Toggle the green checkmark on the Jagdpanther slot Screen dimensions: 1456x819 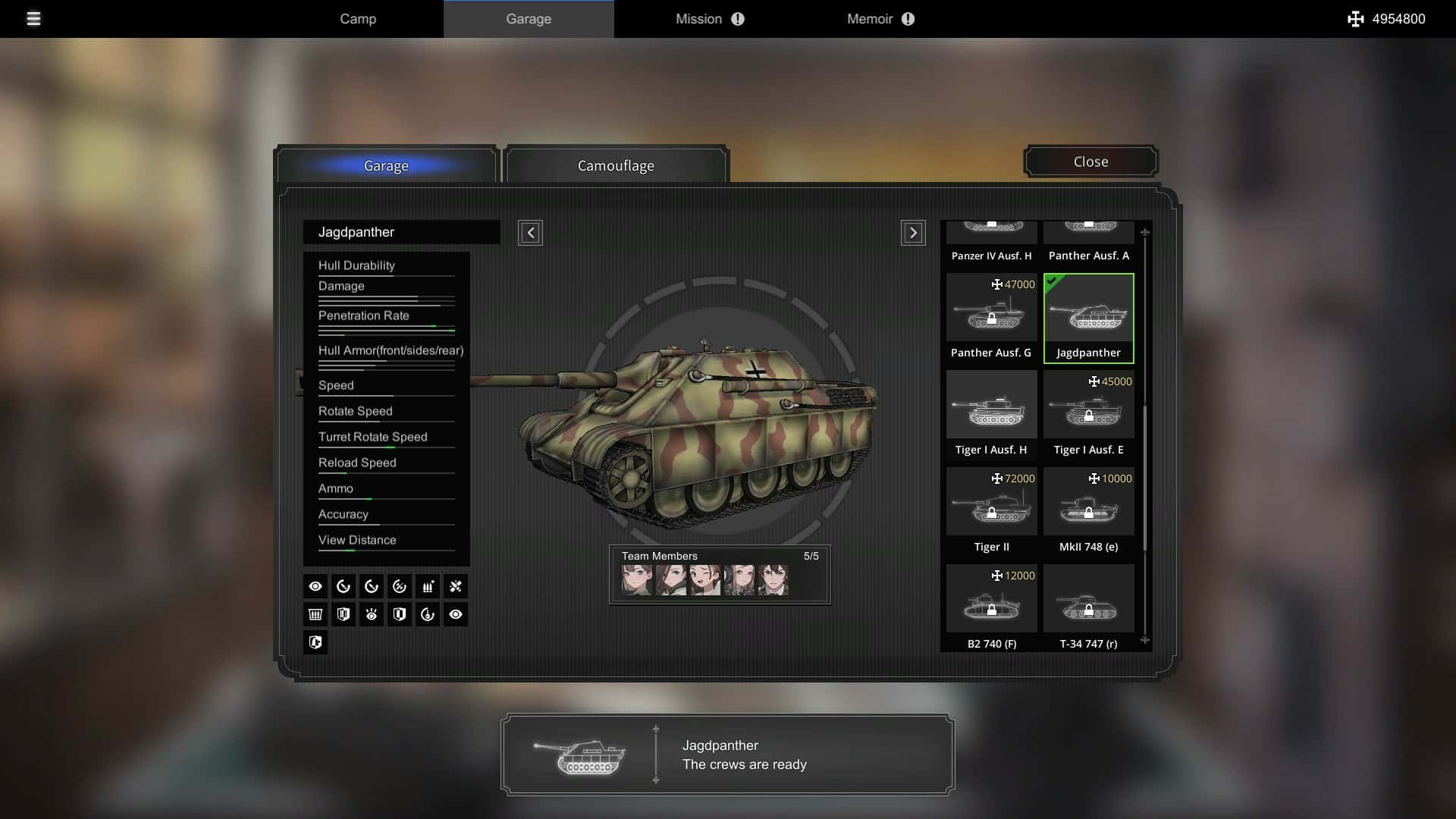tap(1053, 282)
